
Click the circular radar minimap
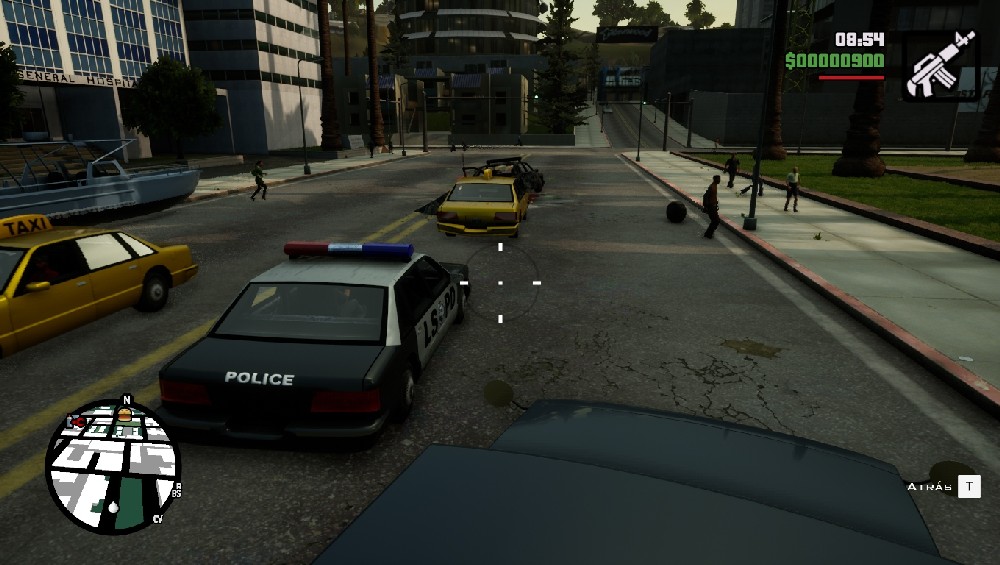click(x=112, y=466)
